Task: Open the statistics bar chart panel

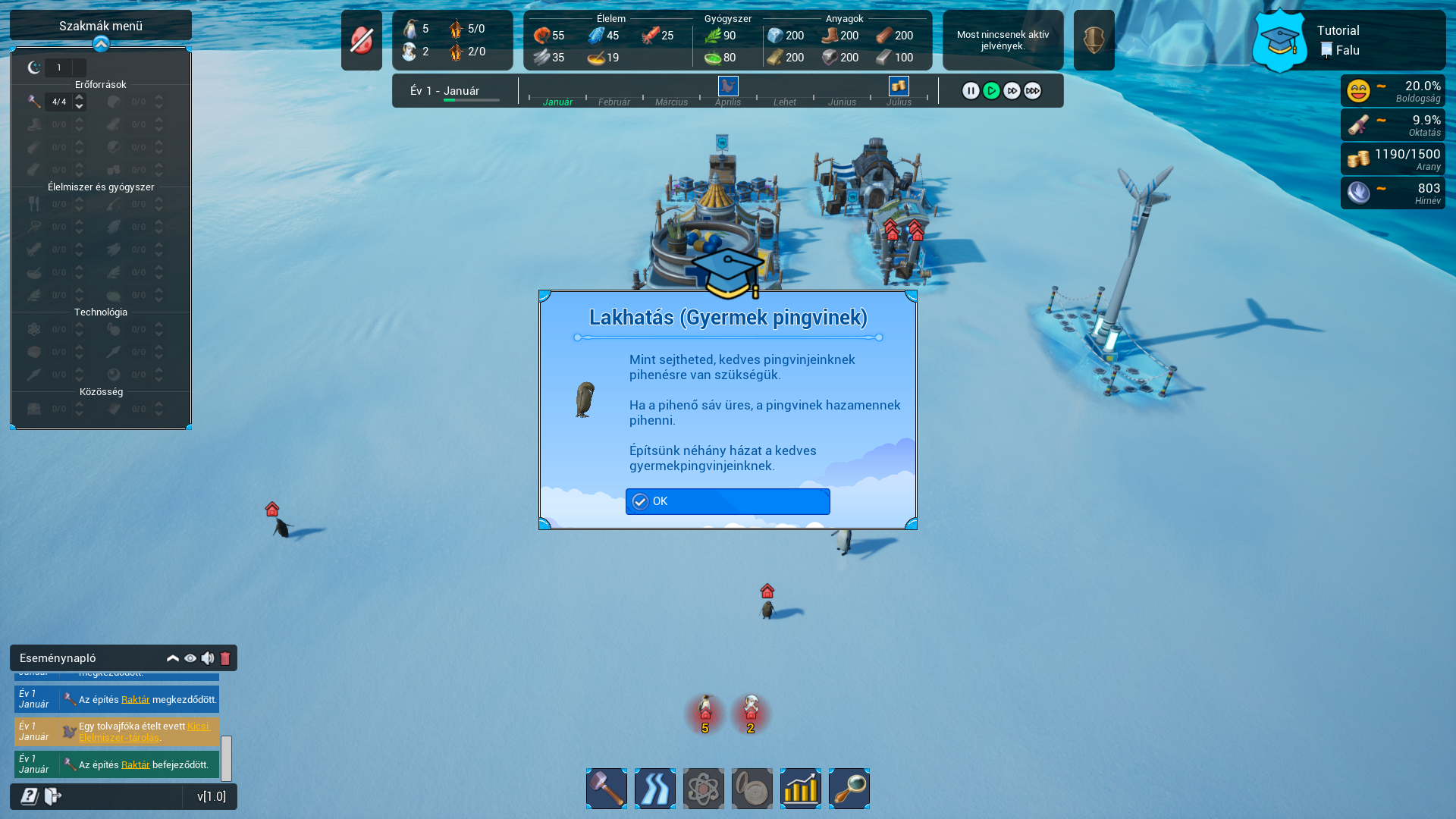Action: 801,789
